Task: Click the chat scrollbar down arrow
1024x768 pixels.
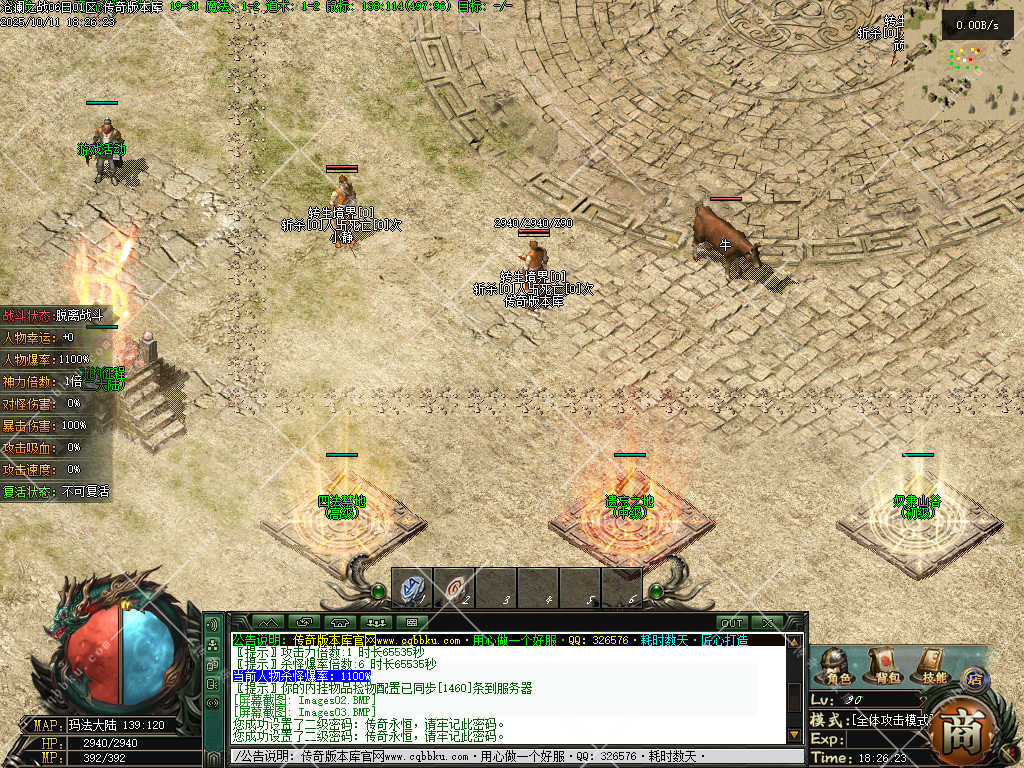Action: pos(795,735)
